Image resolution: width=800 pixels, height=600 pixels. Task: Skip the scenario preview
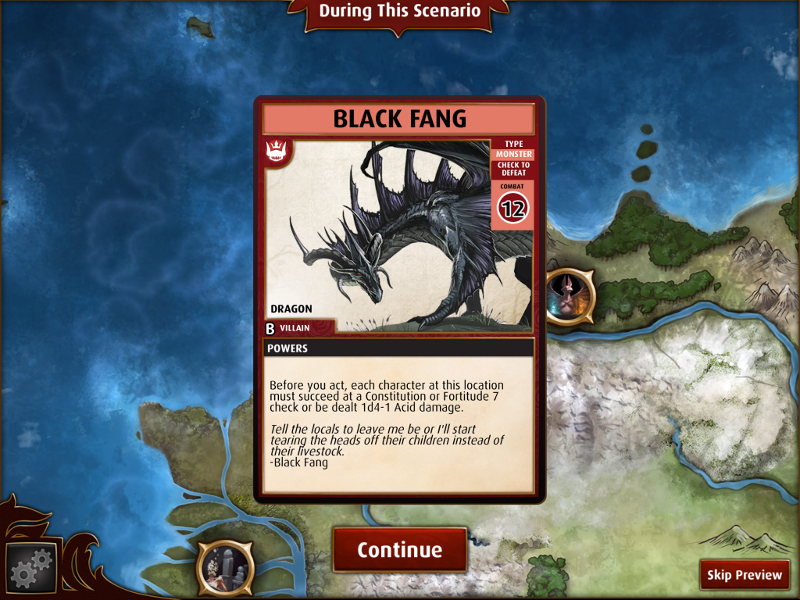coord(745,575)
